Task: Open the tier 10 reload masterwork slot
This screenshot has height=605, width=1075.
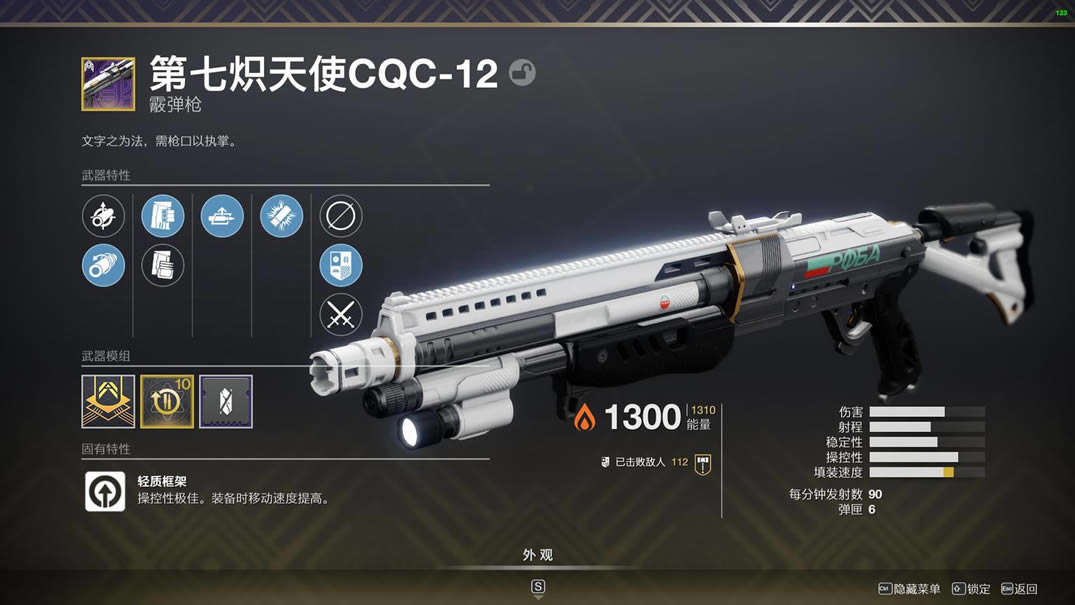Action: (167, 401)
